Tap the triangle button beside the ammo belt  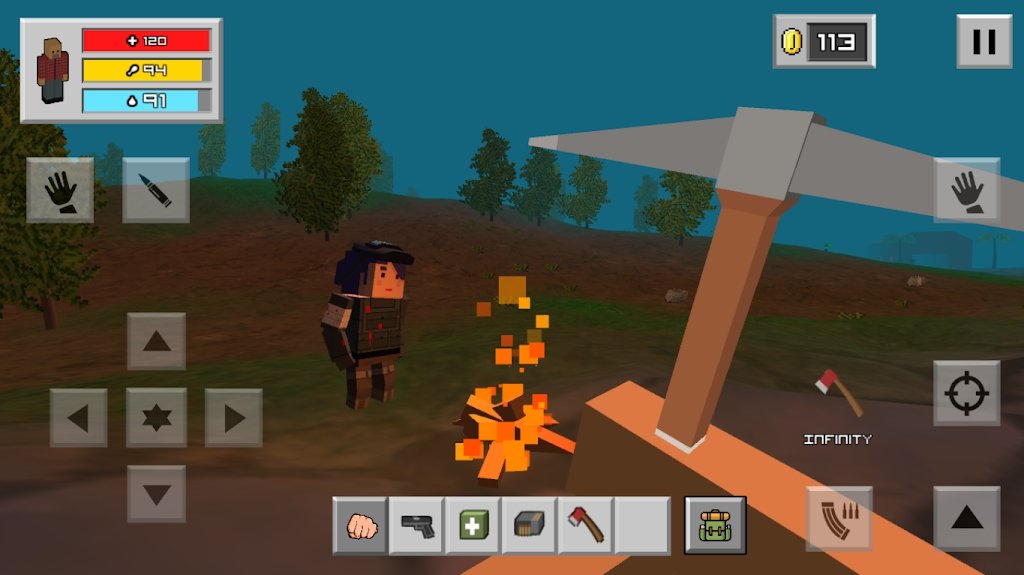tap(966, 518)
